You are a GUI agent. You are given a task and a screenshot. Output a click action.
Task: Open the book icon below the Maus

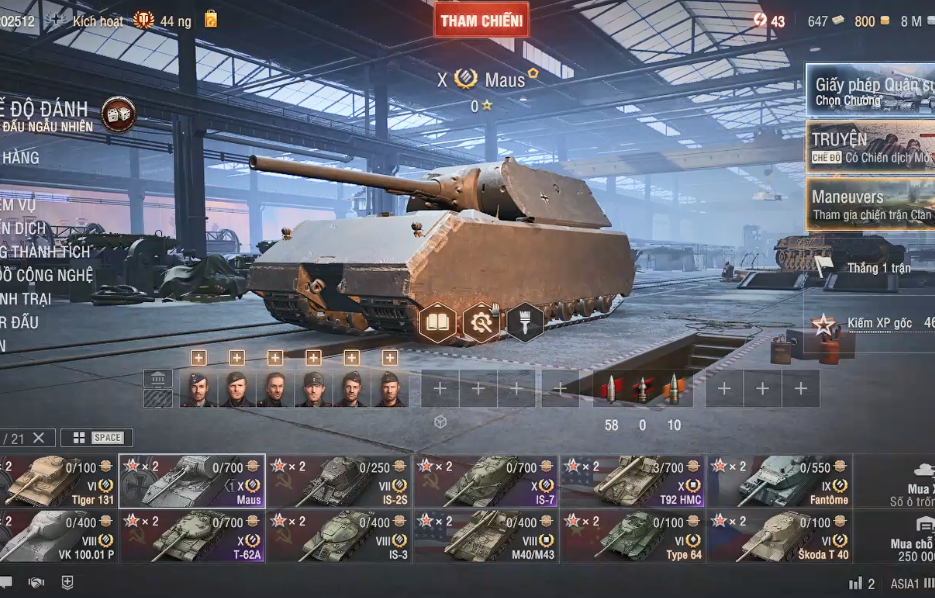438,322
